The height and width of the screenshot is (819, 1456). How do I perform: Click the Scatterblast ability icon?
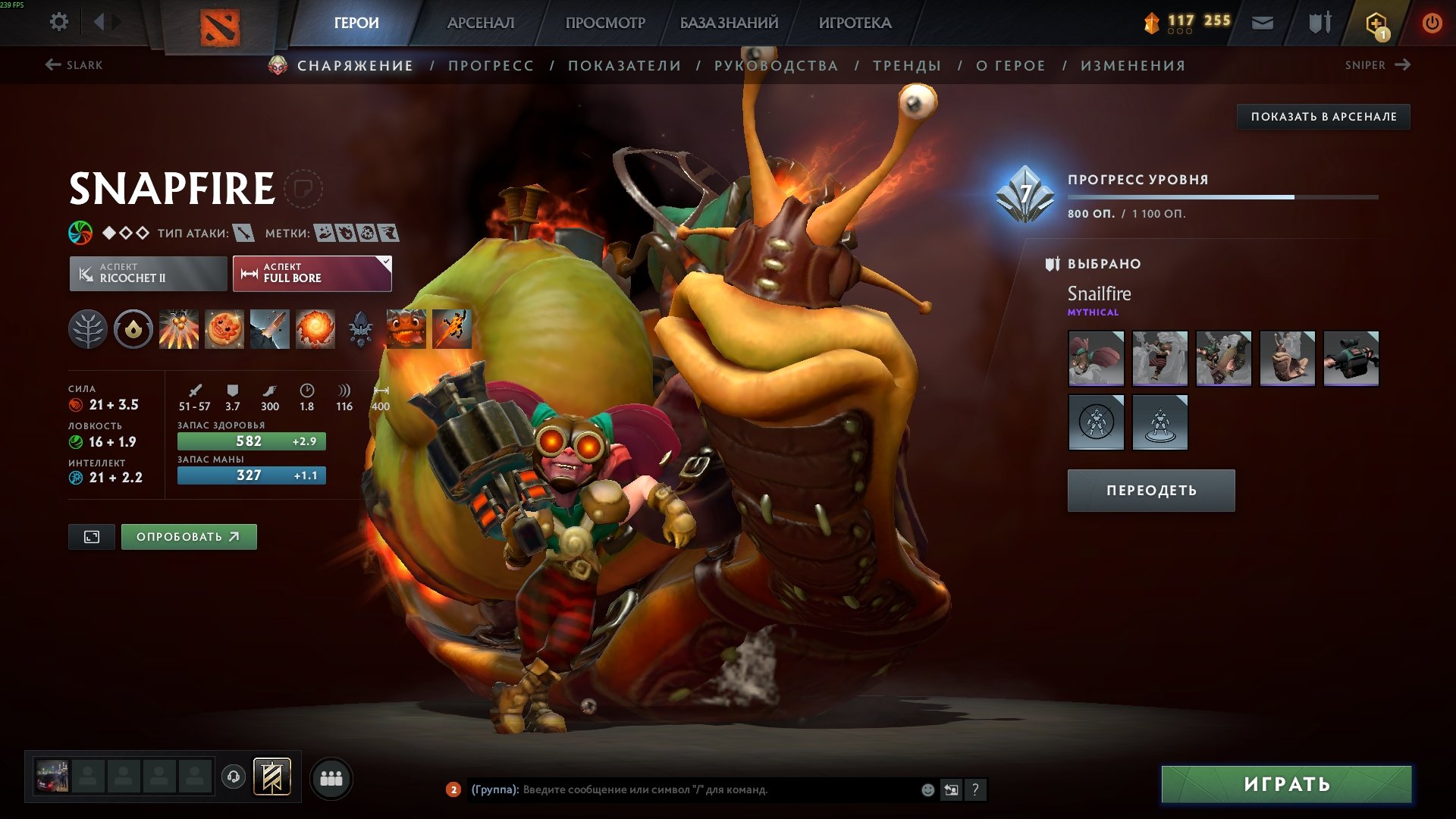click(x=178, y=329)
